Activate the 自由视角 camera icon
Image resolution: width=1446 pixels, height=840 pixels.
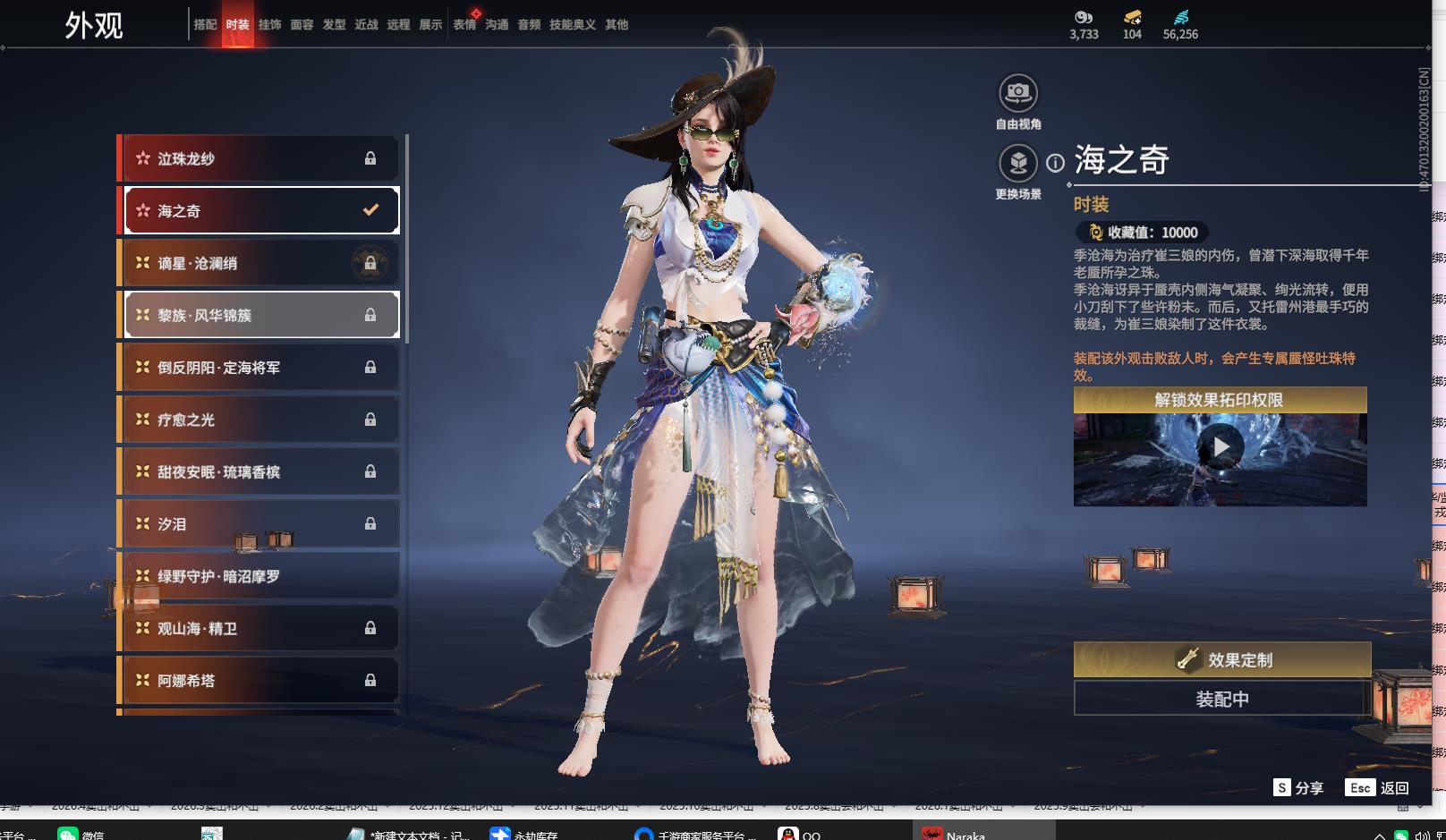click(x=1017, y=93)
